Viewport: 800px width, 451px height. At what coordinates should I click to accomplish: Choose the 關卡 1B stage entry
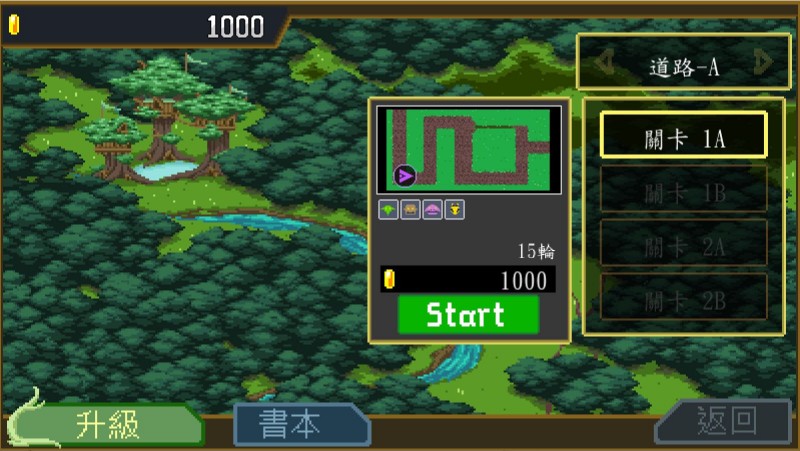click(684, 189)
